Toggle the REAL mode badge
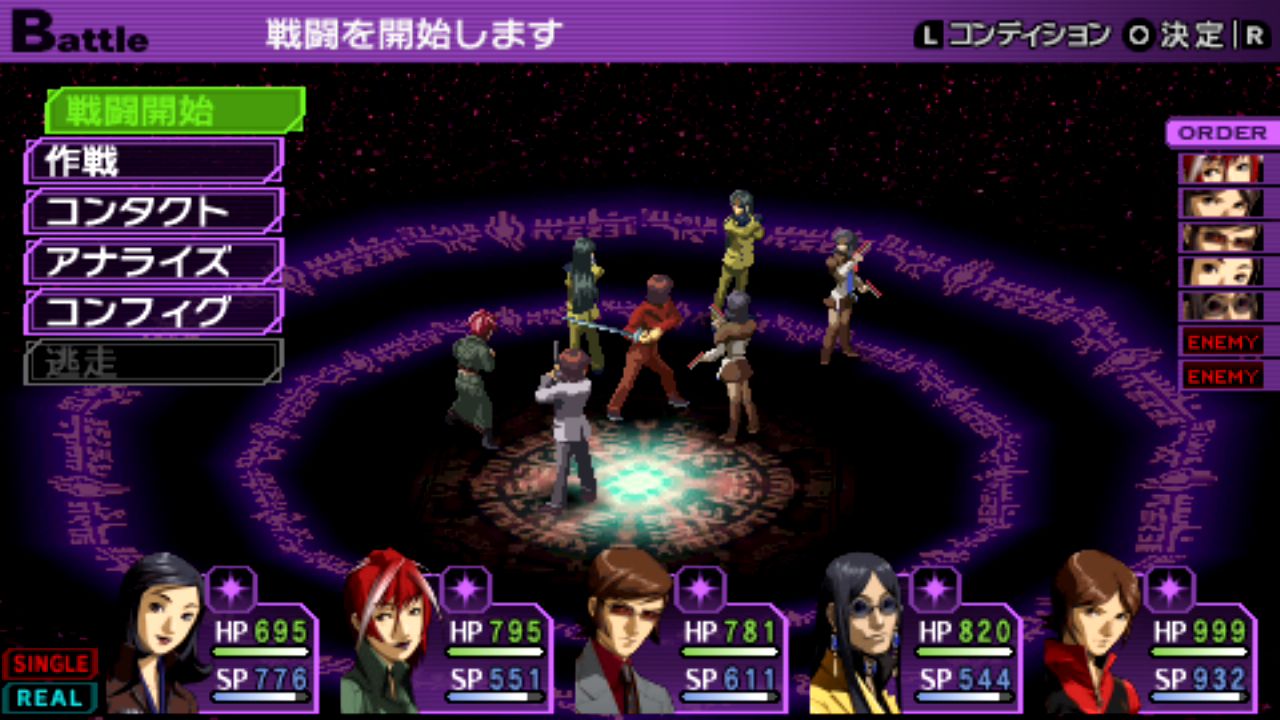The height and width of the screenshot is (720, 1280). coord(50,698)
